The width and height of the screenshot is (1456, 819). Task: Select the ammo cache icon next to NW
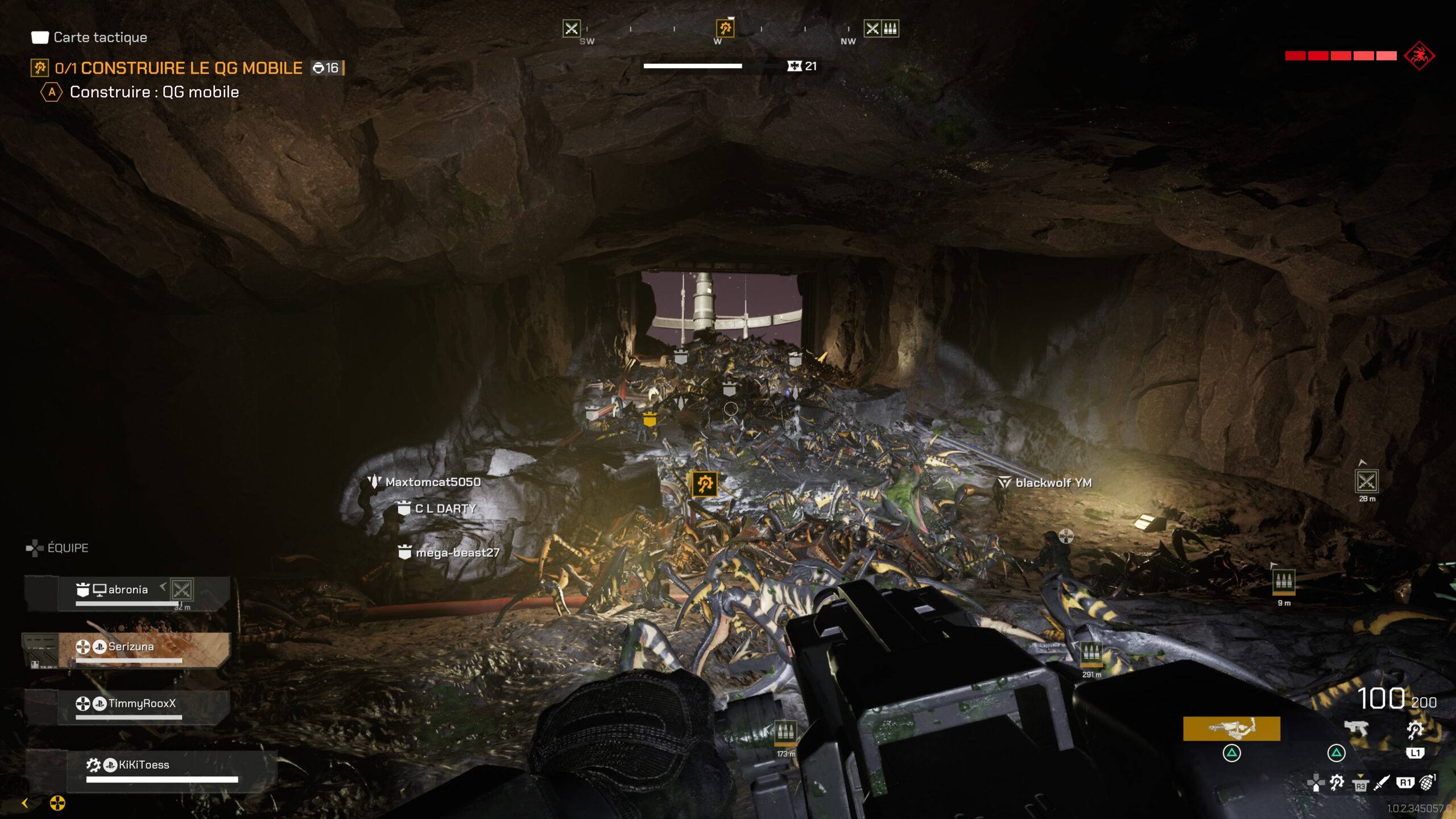tap(891, 29)
